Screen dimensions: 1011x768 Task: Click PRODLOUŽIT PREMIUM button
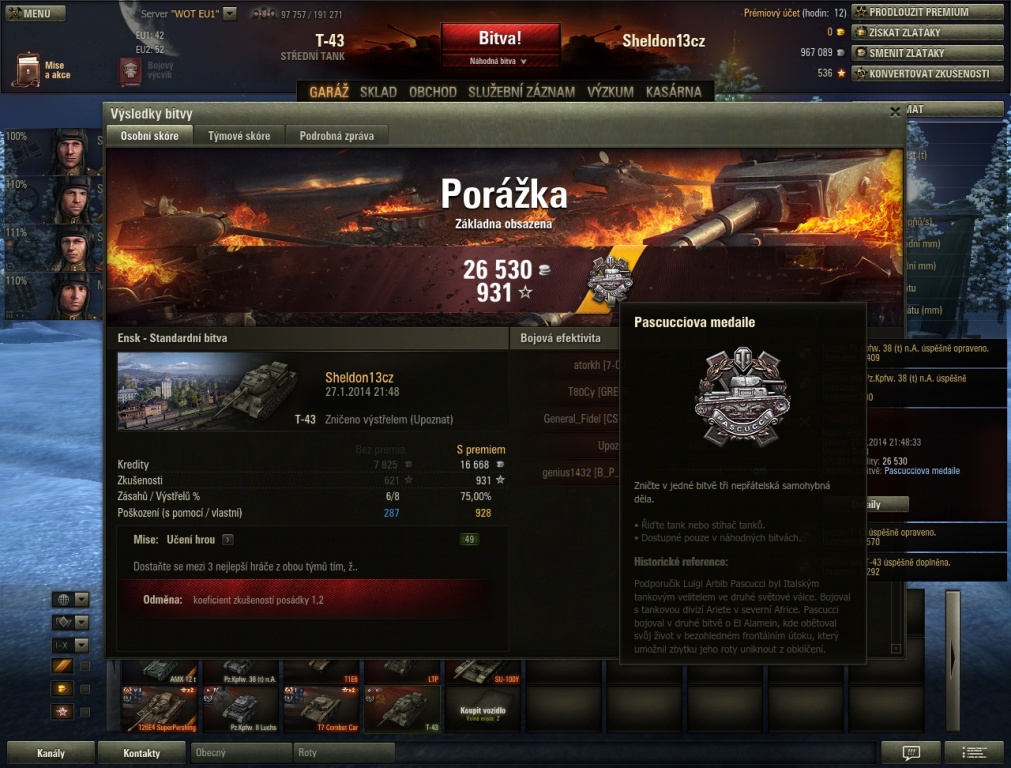(927, 13)
